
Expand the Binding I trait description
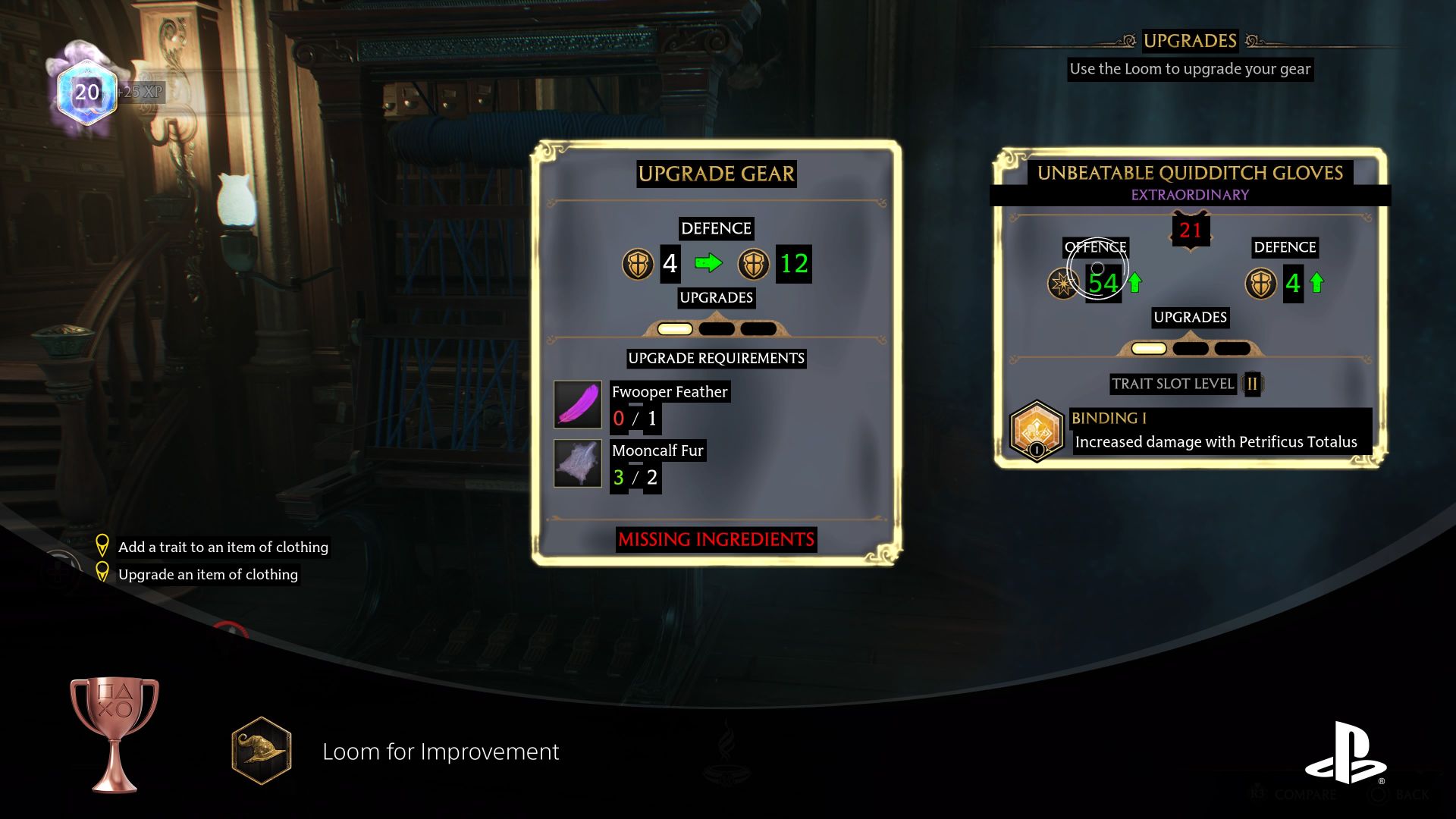1219,441
